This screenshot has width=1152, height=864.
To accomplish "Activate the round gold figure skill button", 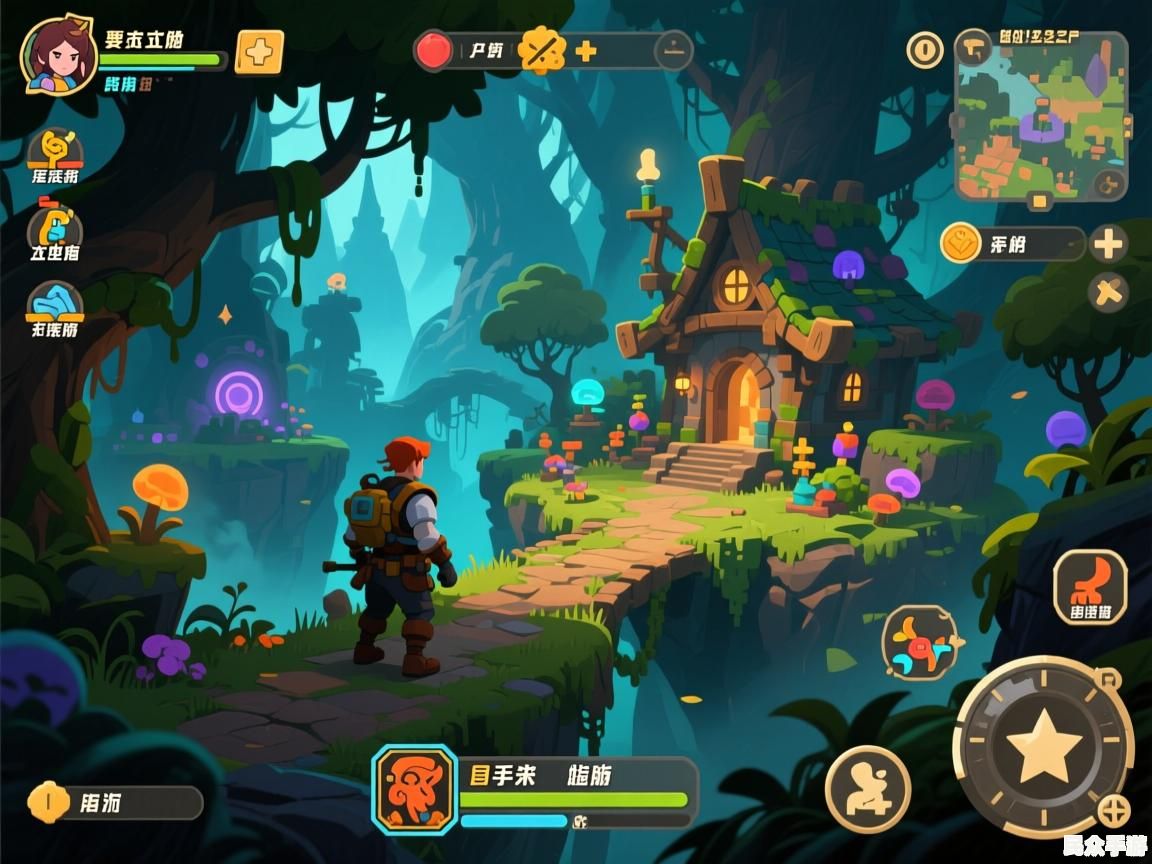I will click(x=867, y=789).
